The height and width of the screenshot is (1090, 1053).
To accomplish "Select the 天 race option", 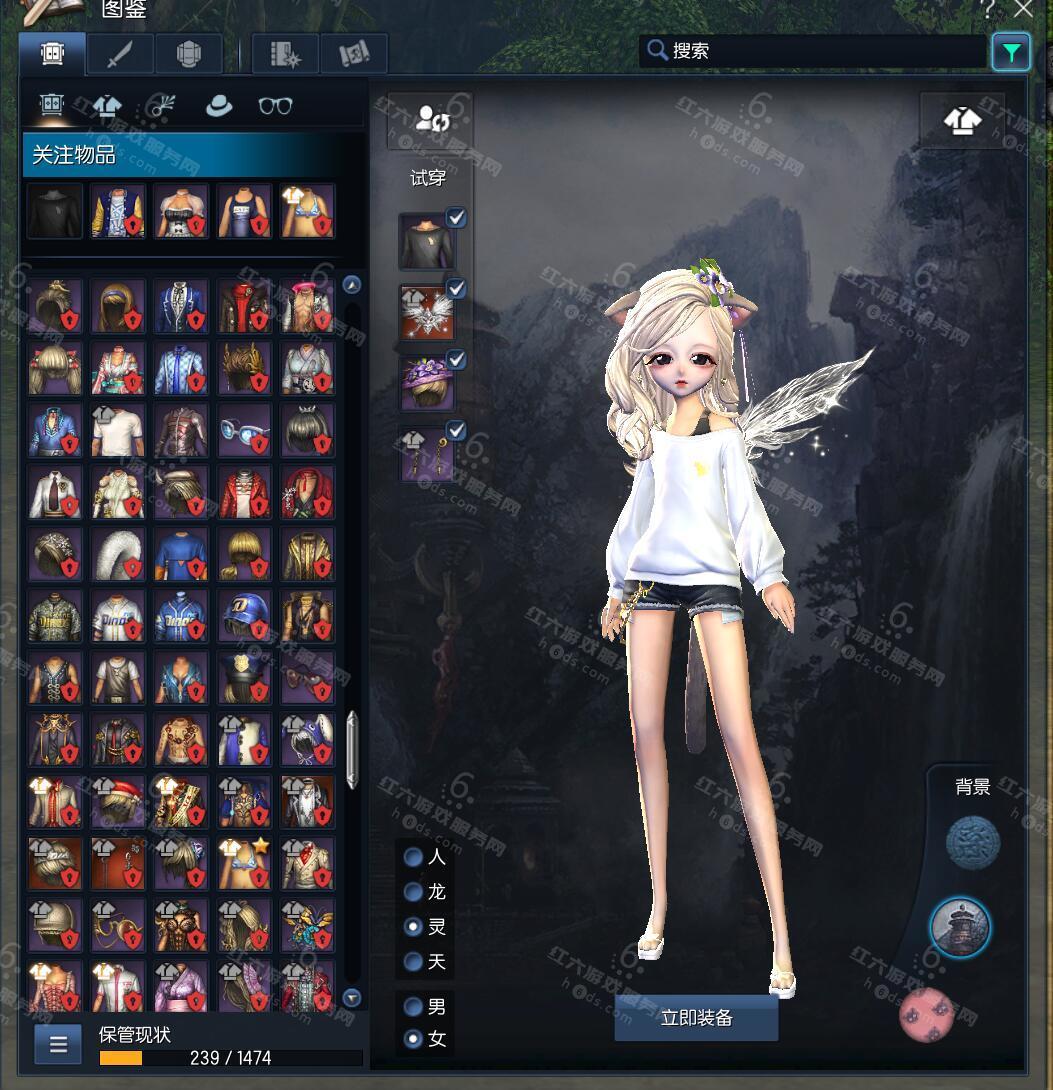I will (413, 962).
